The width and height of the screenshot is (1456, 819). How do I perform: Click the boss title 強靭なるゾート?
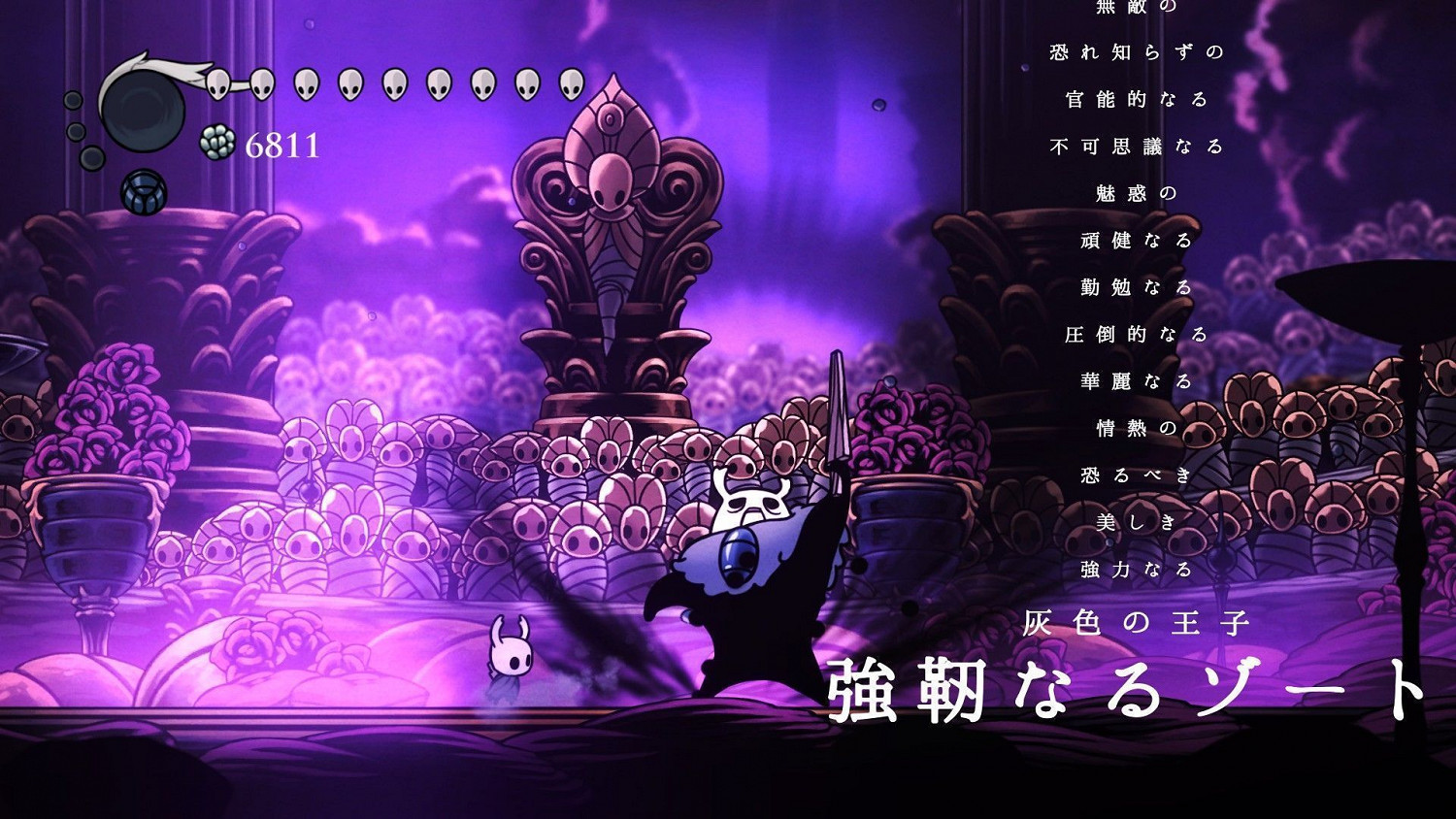[1126, 687]
